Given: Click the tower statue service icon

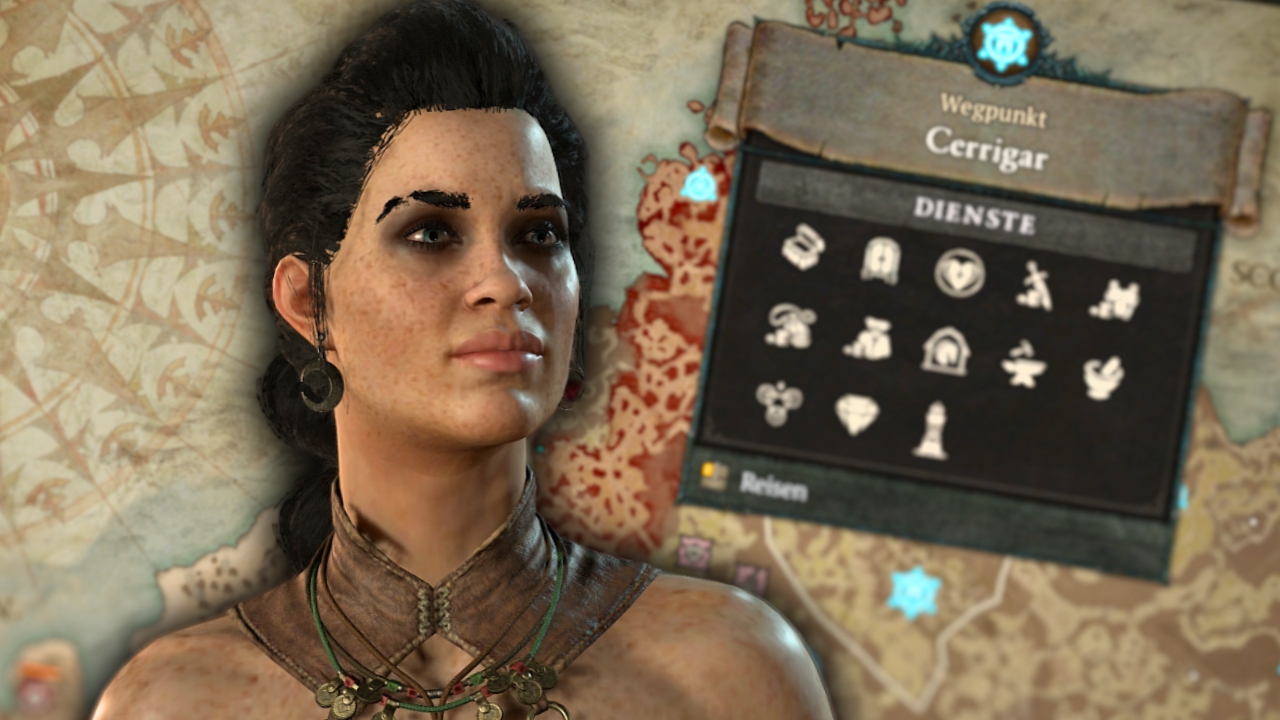Looking at the screenshot, I should [x=931, y=431].
